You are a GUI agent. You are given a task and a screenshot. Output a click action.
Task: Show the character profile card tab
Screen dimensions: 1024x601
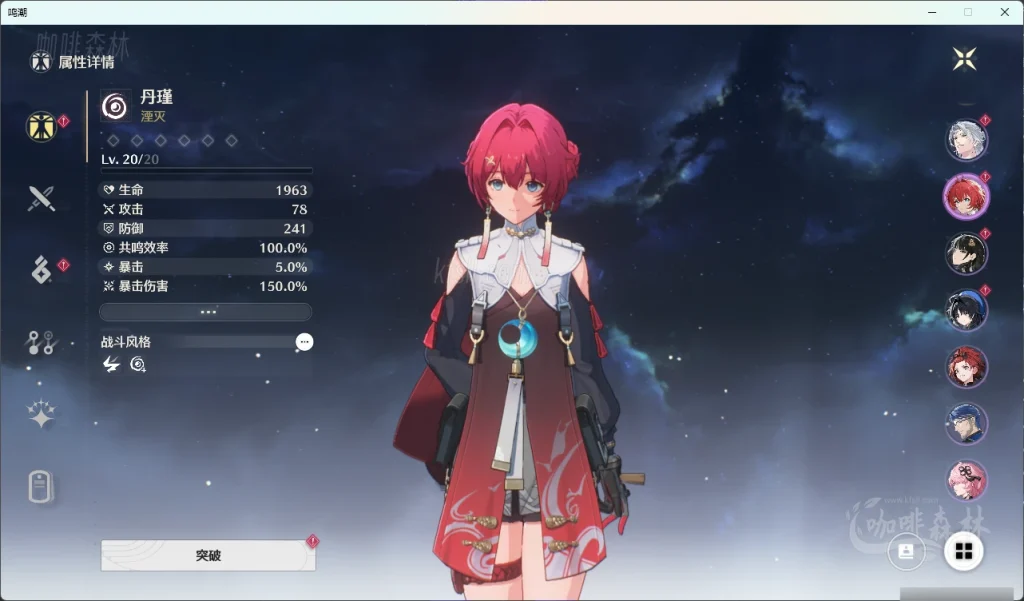[x=41, y=487]
